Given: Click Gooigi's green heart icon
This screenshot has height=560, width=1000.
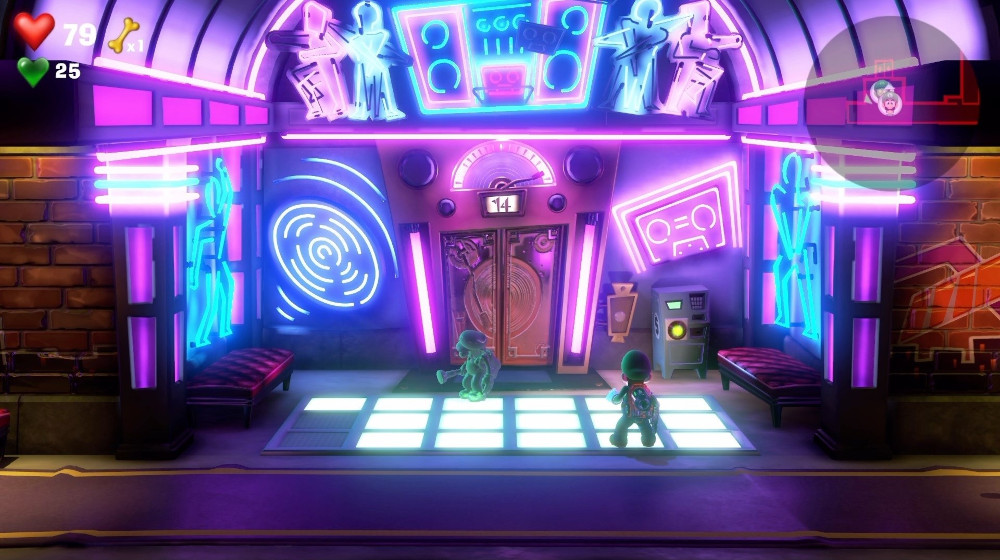Looking at the screenshot, I should (x=33, y=71).
